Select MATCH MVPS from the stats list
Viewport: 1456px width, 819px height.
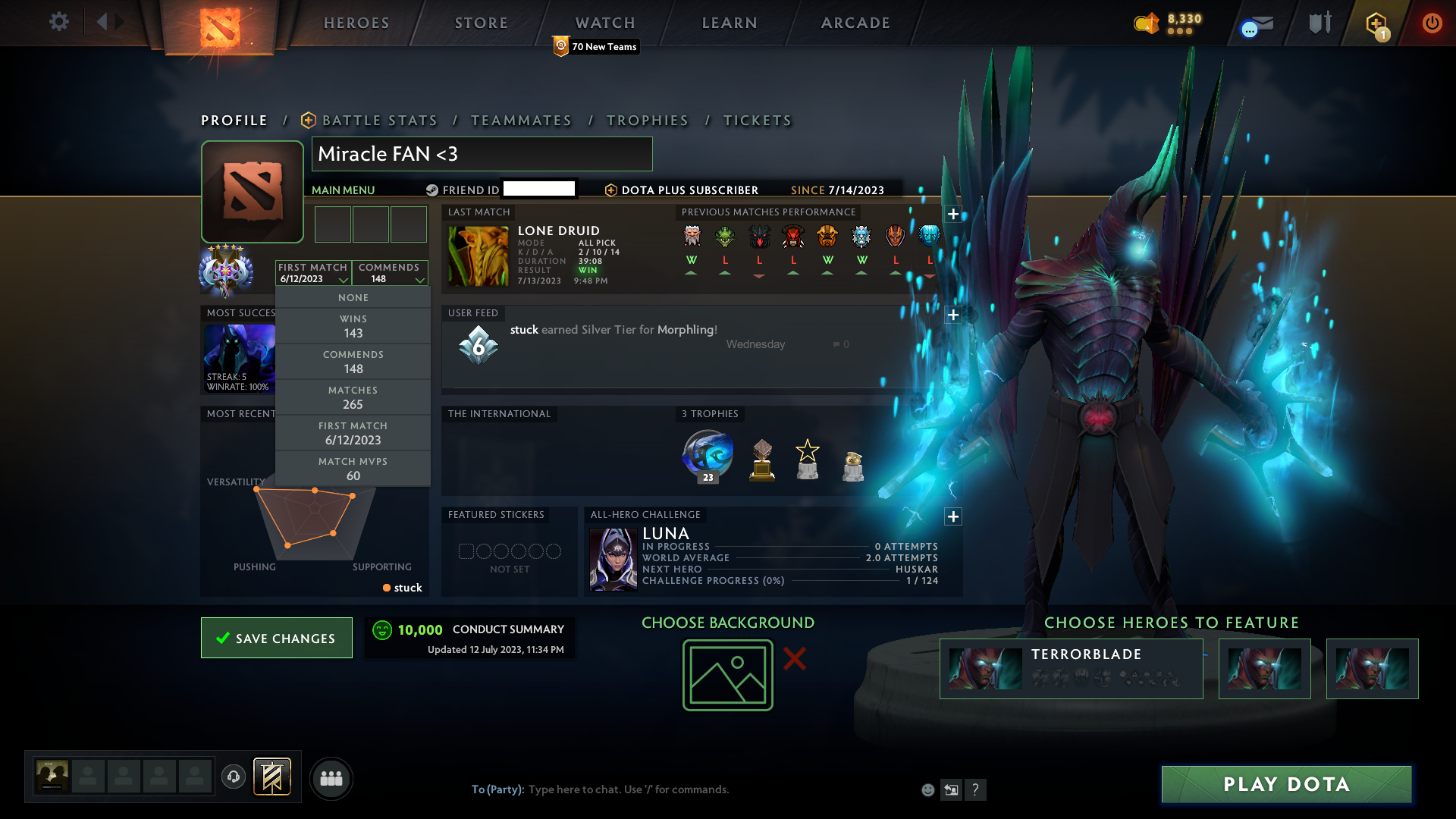(353, 469)
